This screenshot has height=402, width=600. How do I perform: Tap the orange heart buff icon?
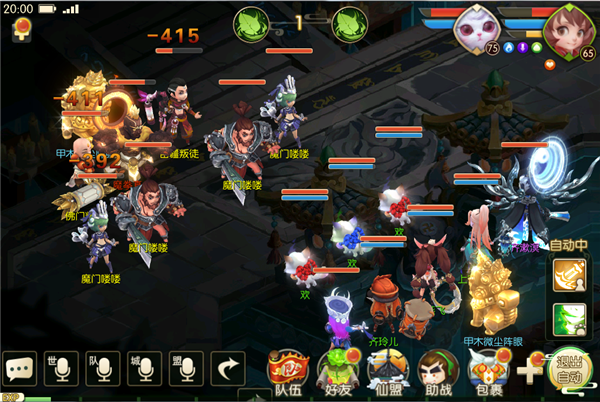coord(549,65)
